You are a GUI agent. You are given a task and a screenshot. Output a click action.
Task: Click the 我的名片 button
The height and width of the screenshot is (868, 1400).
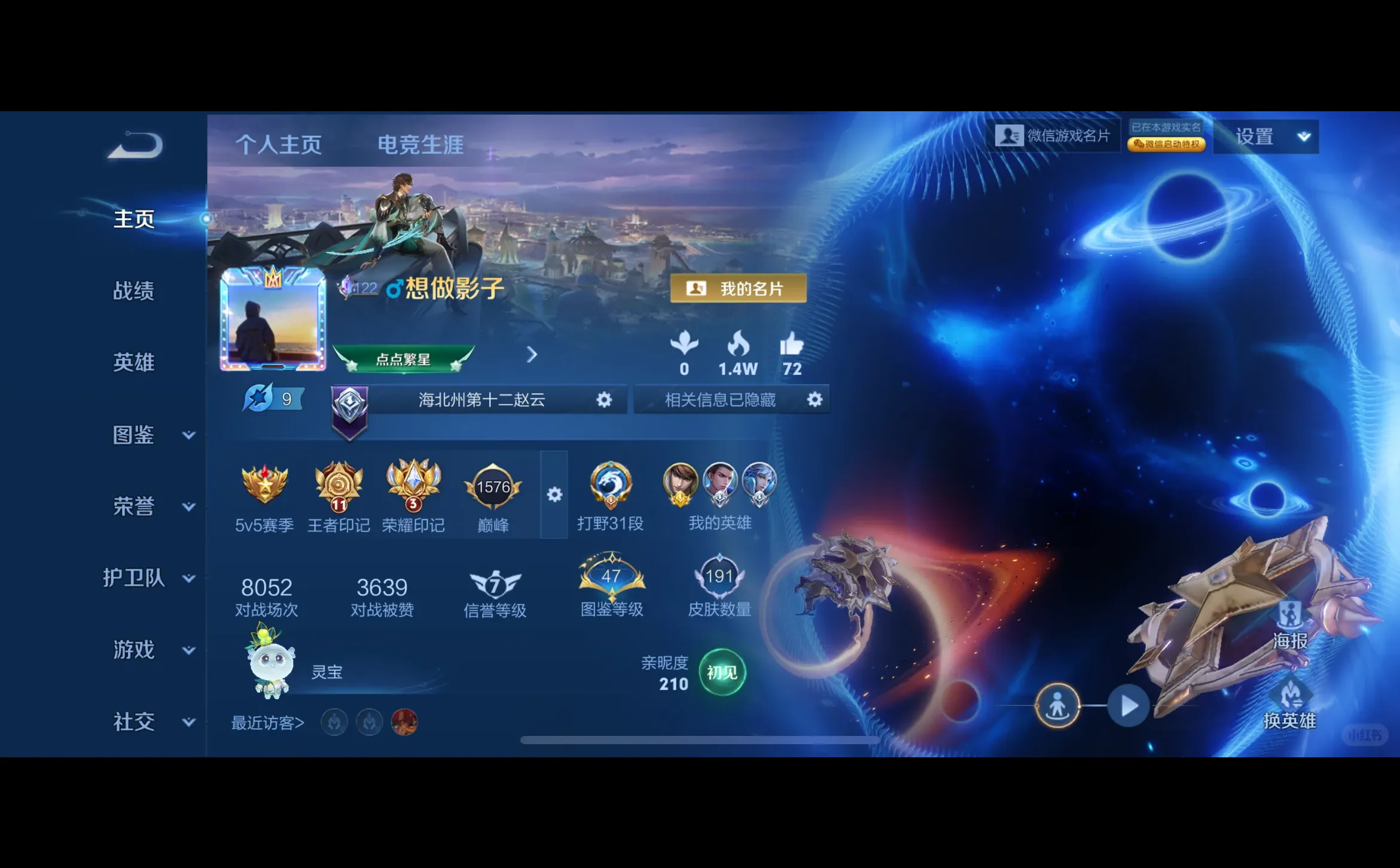(x=738, y=288)
